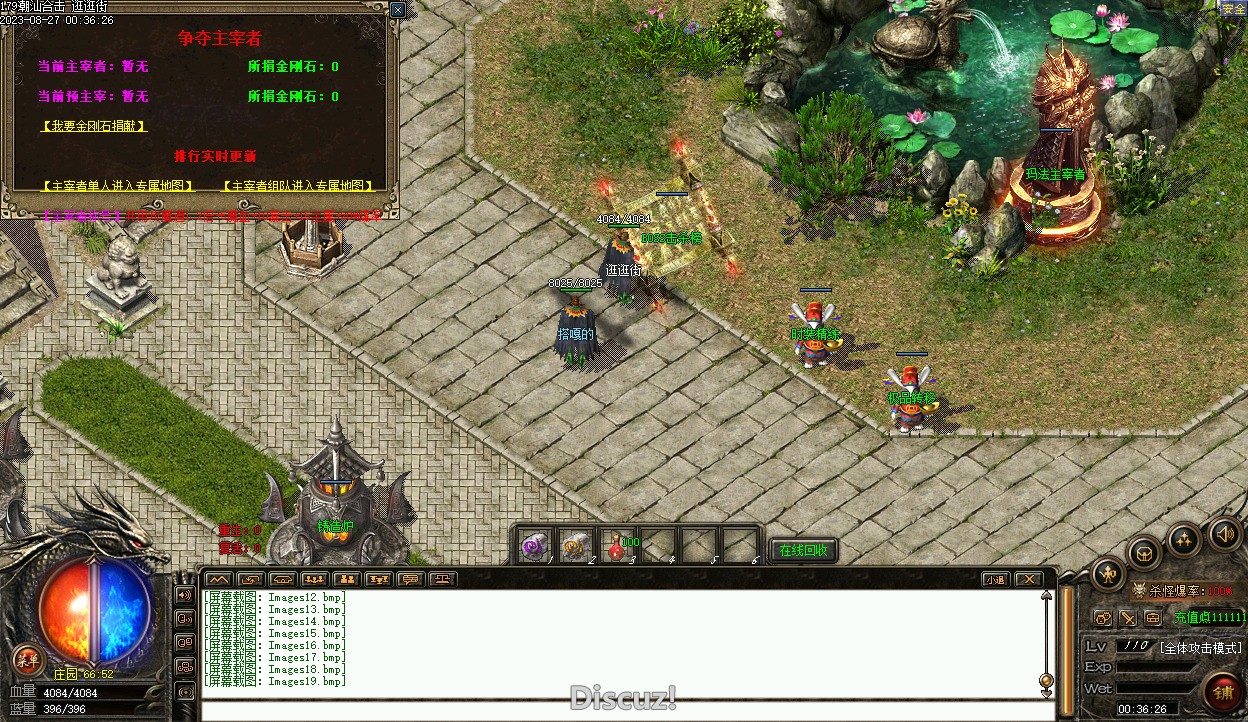Screen dimensions: 1248x722
Task: Click the crossed-sword small icon button
Action: click(x=1128, y=618)
